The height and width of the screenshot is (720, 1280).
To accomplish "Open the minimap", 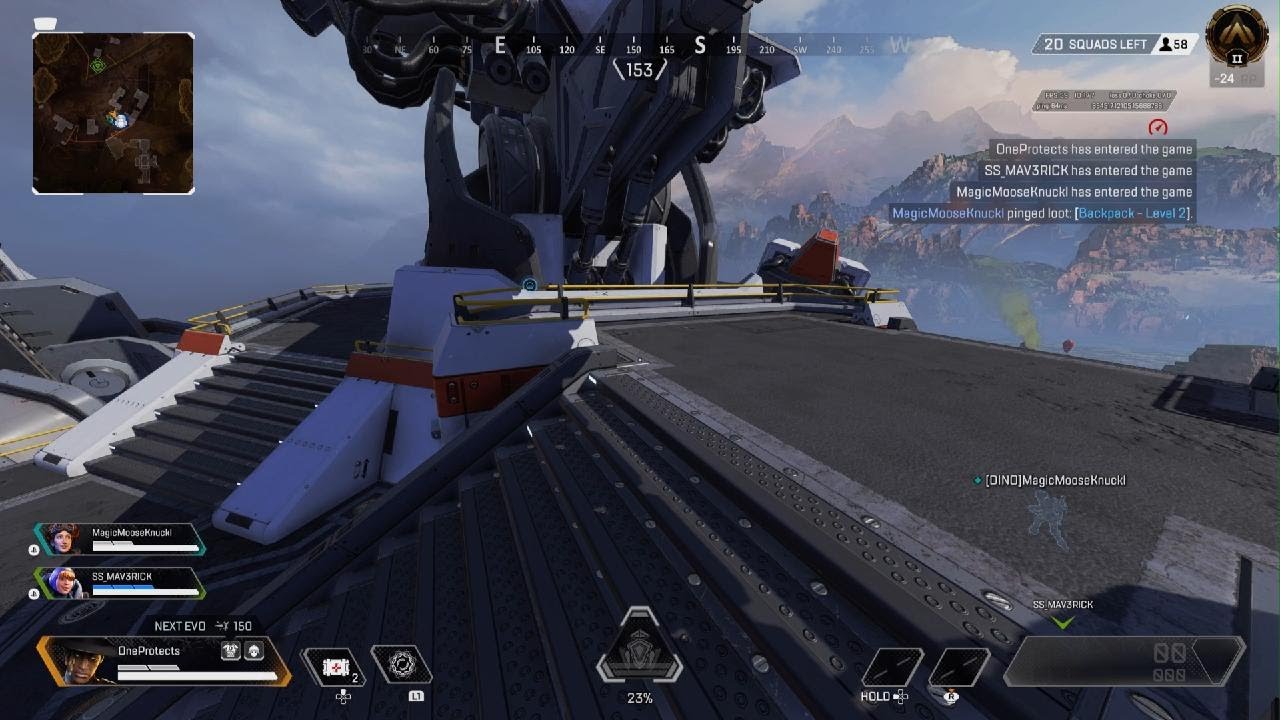I will click(113, 112).
